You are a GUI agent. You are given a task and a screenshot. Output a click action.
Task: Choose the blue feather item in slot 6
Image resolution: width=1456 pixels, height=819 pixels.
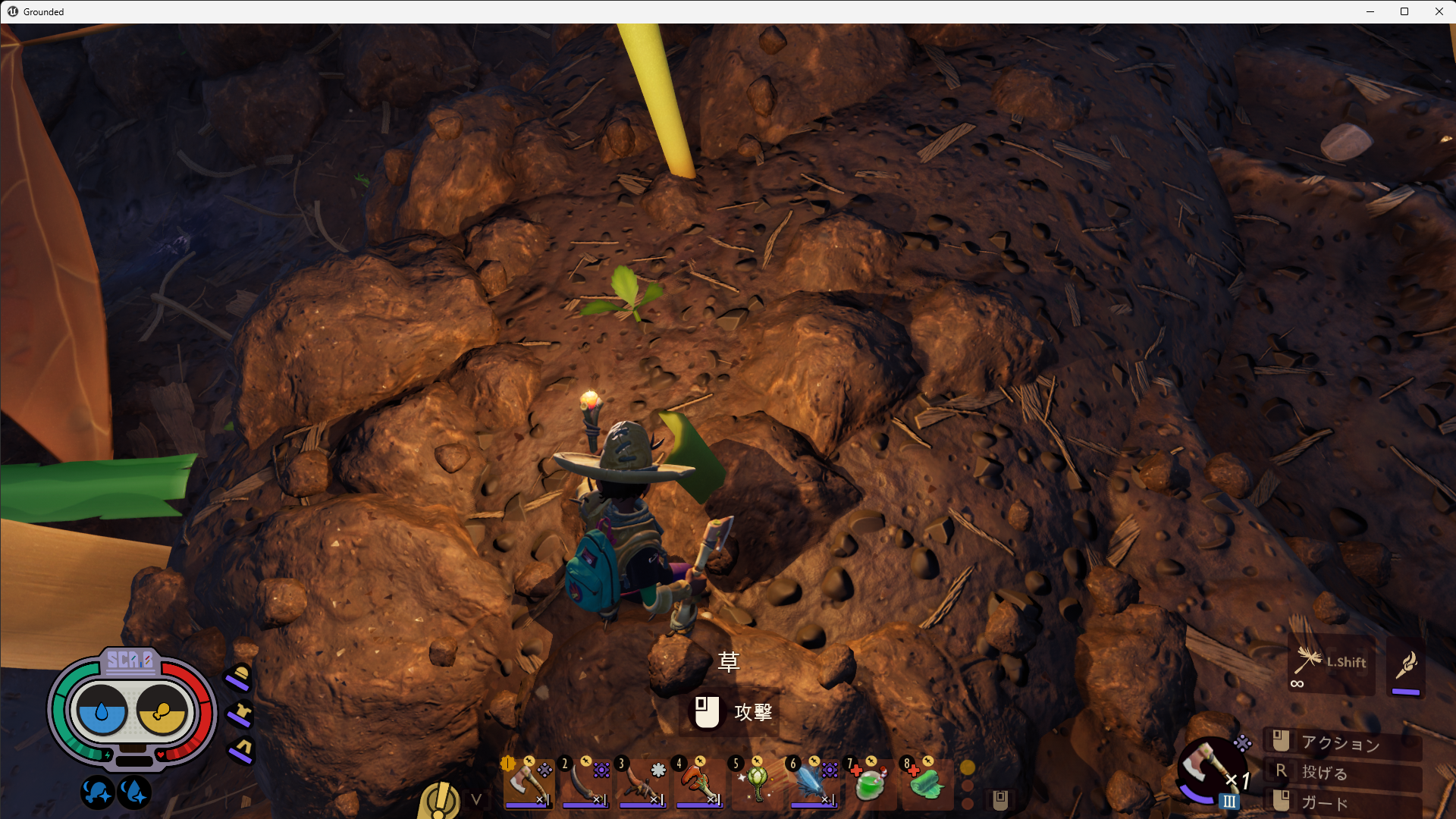[812, 783]
